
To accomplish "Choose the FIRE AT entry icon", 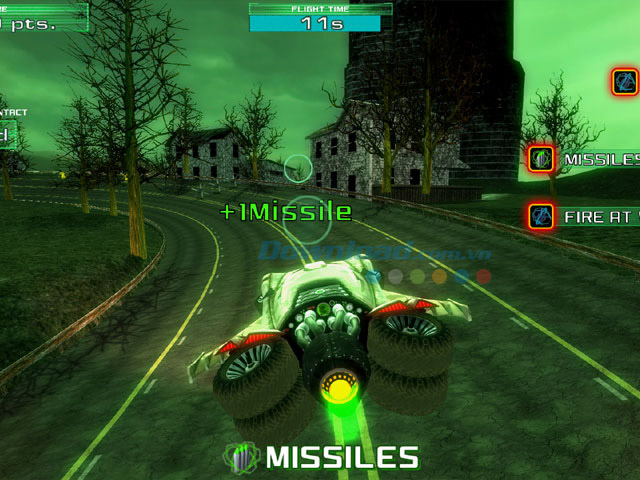I will (x=542, y=214).
